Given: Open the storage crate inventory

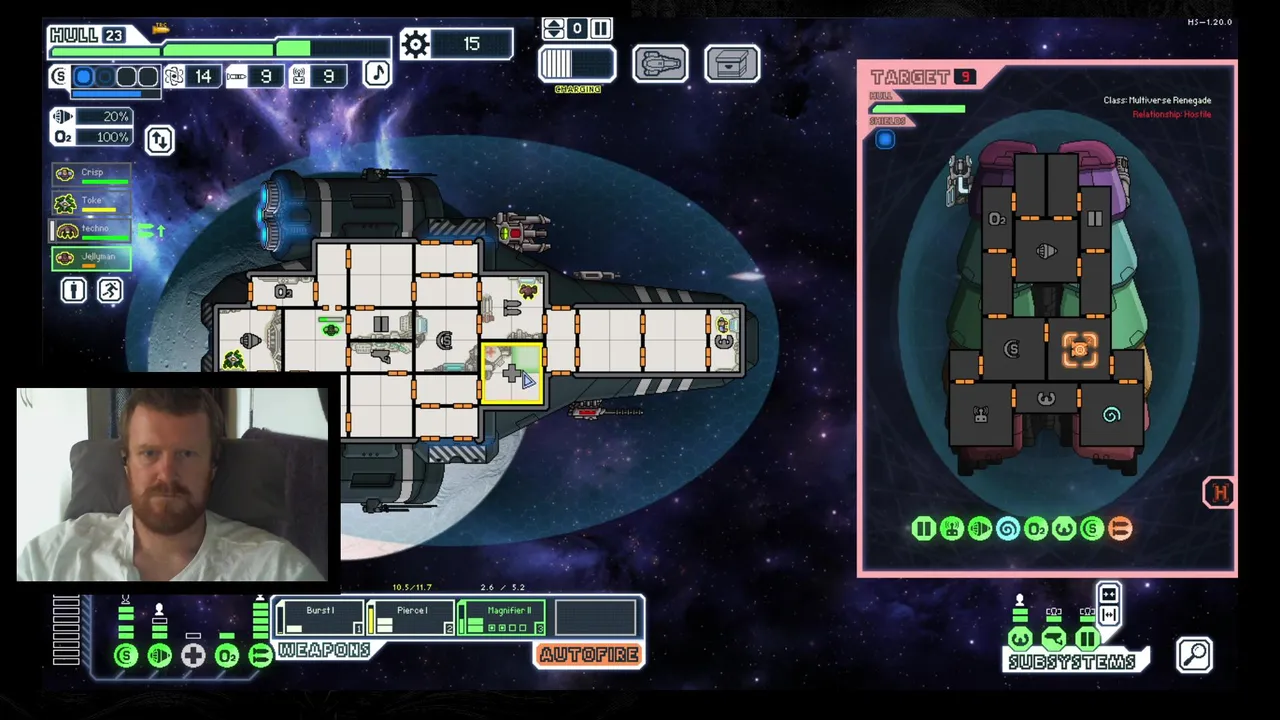Looking at the screenshot, I should [732, 64].
